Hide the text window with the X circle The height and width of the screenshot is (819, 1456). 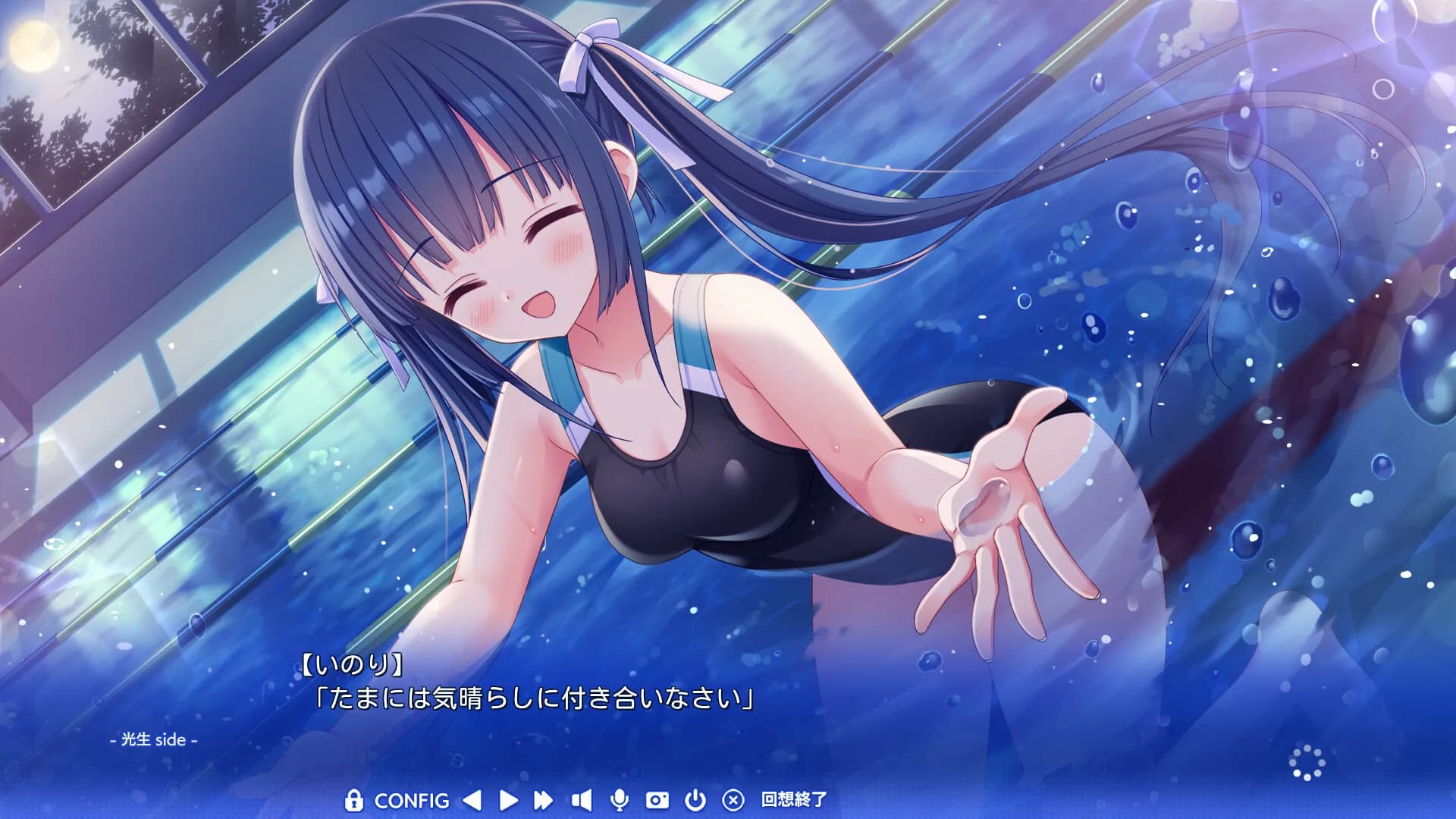click(x=733, y=800)
